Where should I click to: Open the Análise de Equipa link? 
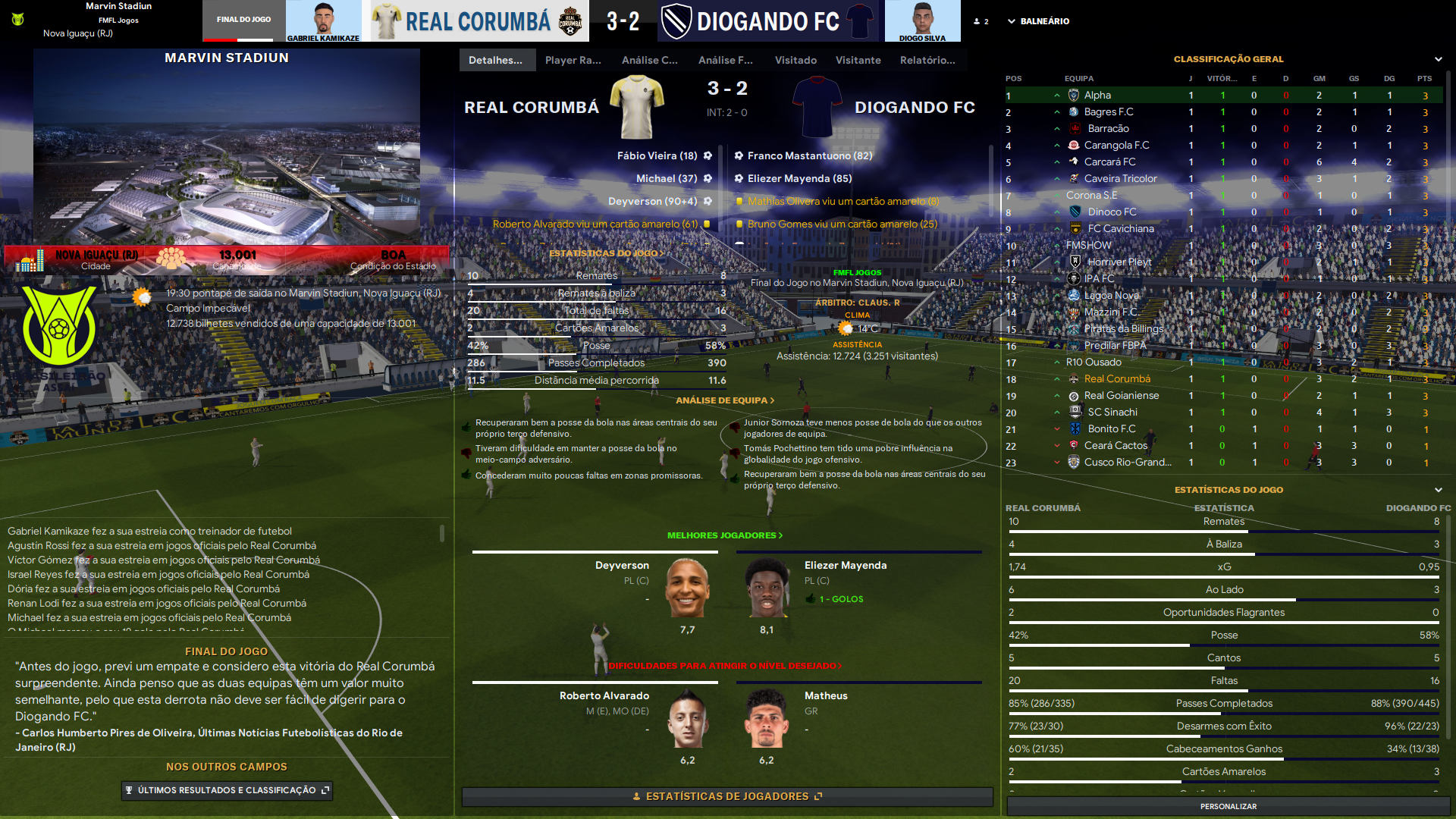click(x=724, y=400)
